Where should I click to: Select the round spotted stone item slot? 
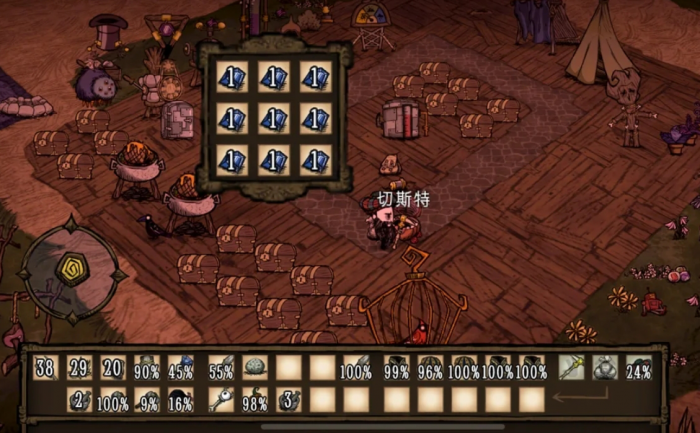click(255, 368)
